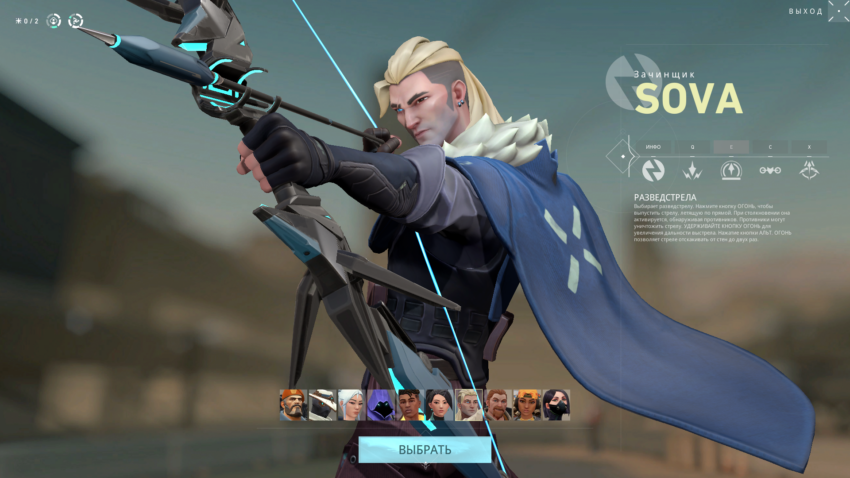Choose the Brimstone portrait with orange beret
Screen dimensions: 850x478
tap(293, 405)
